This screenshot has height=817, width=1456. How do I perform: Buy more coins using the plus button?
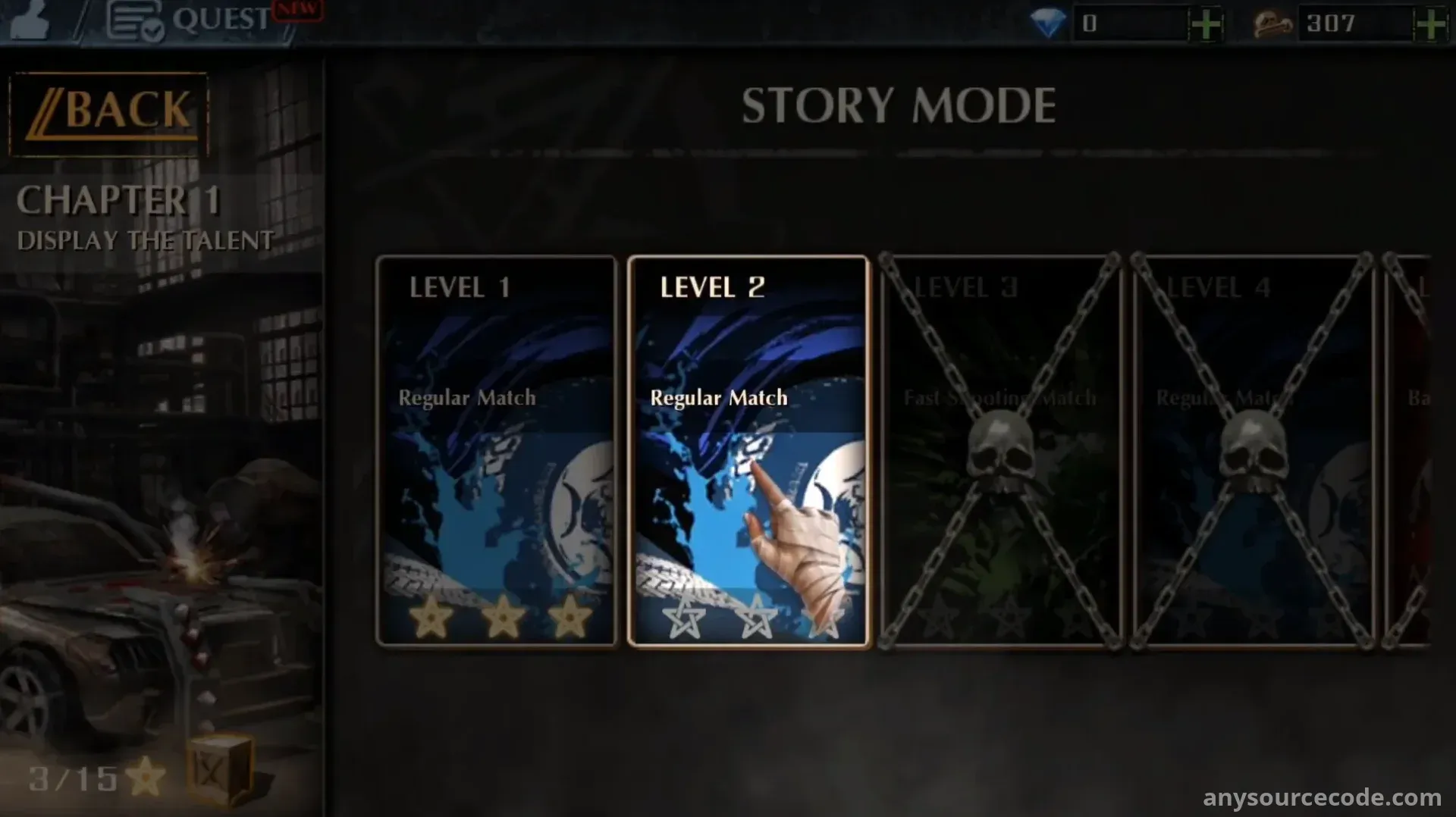coord(1431,24)
